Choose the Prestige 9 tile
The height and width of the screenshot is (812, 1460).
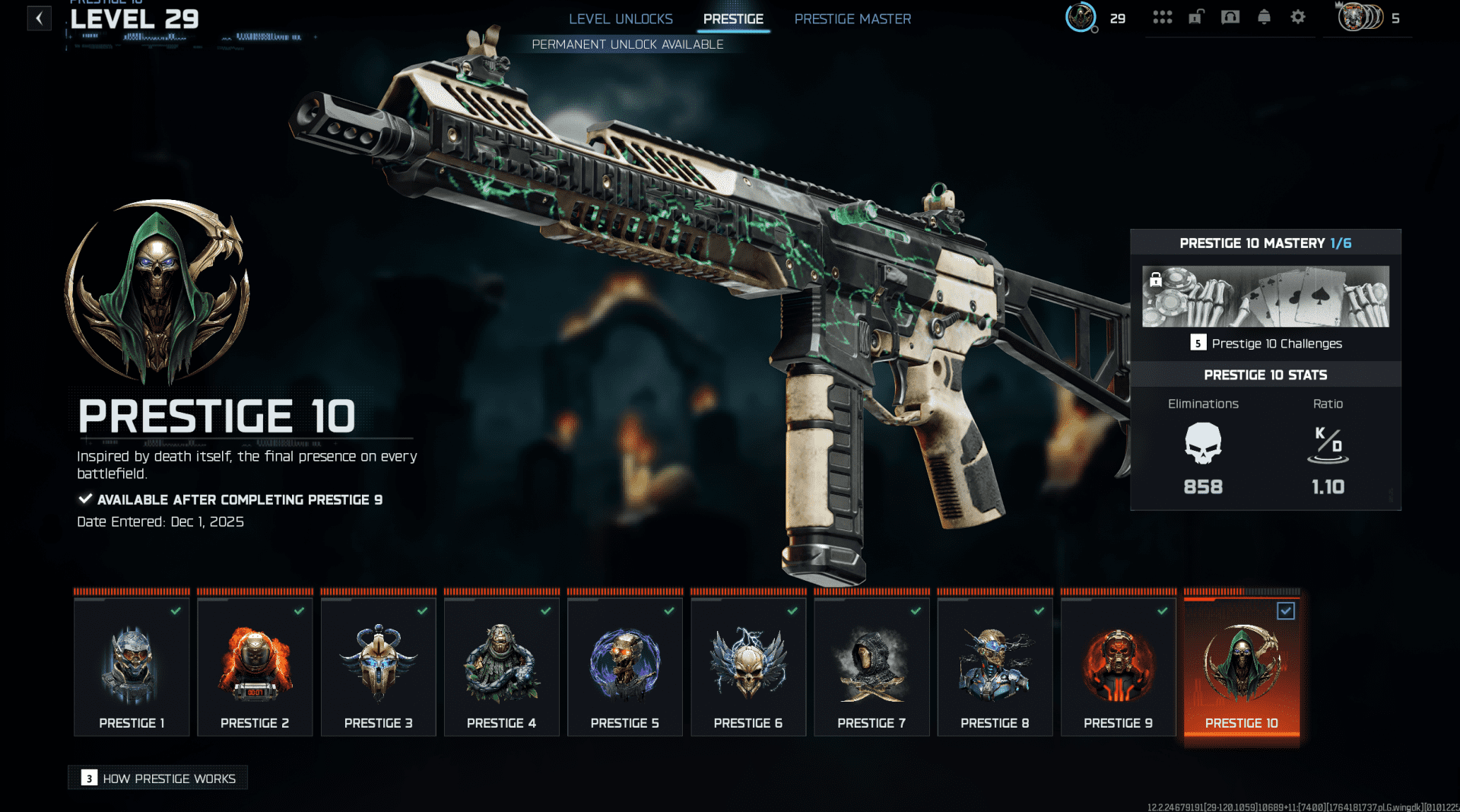(1118, 667)
